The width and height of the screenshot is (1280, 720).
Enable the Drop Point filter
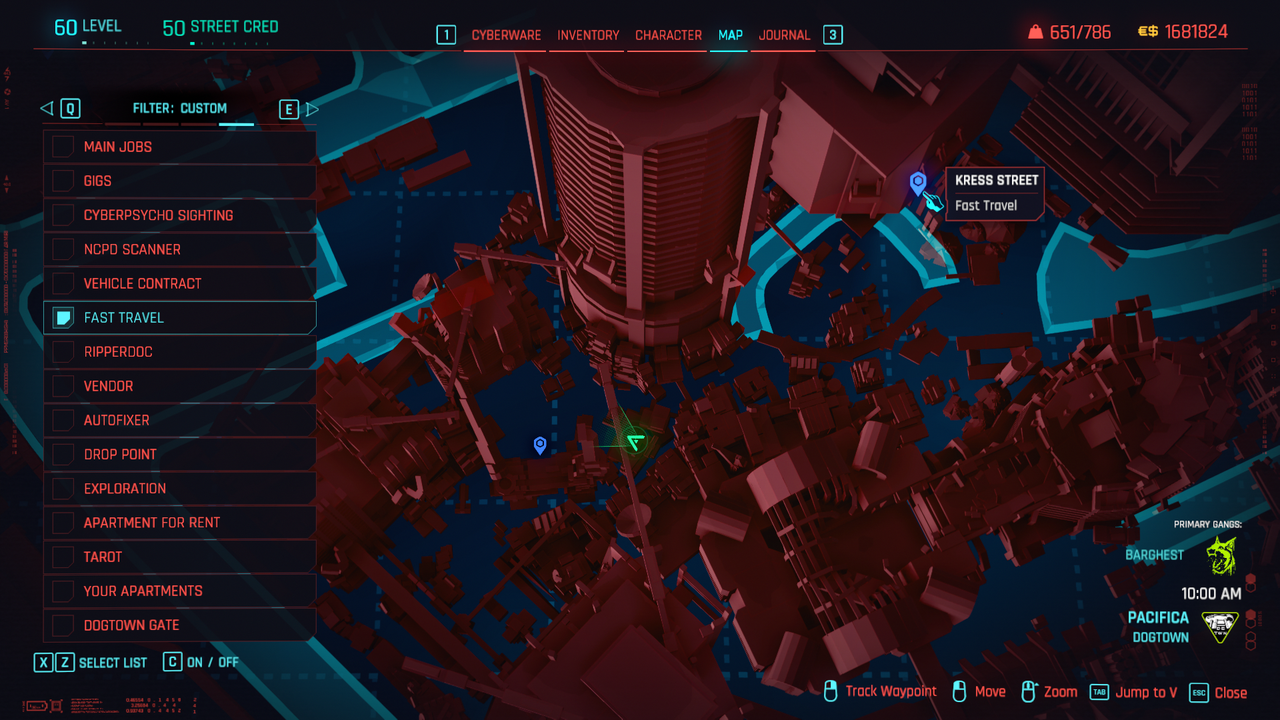tap(64, 454)
